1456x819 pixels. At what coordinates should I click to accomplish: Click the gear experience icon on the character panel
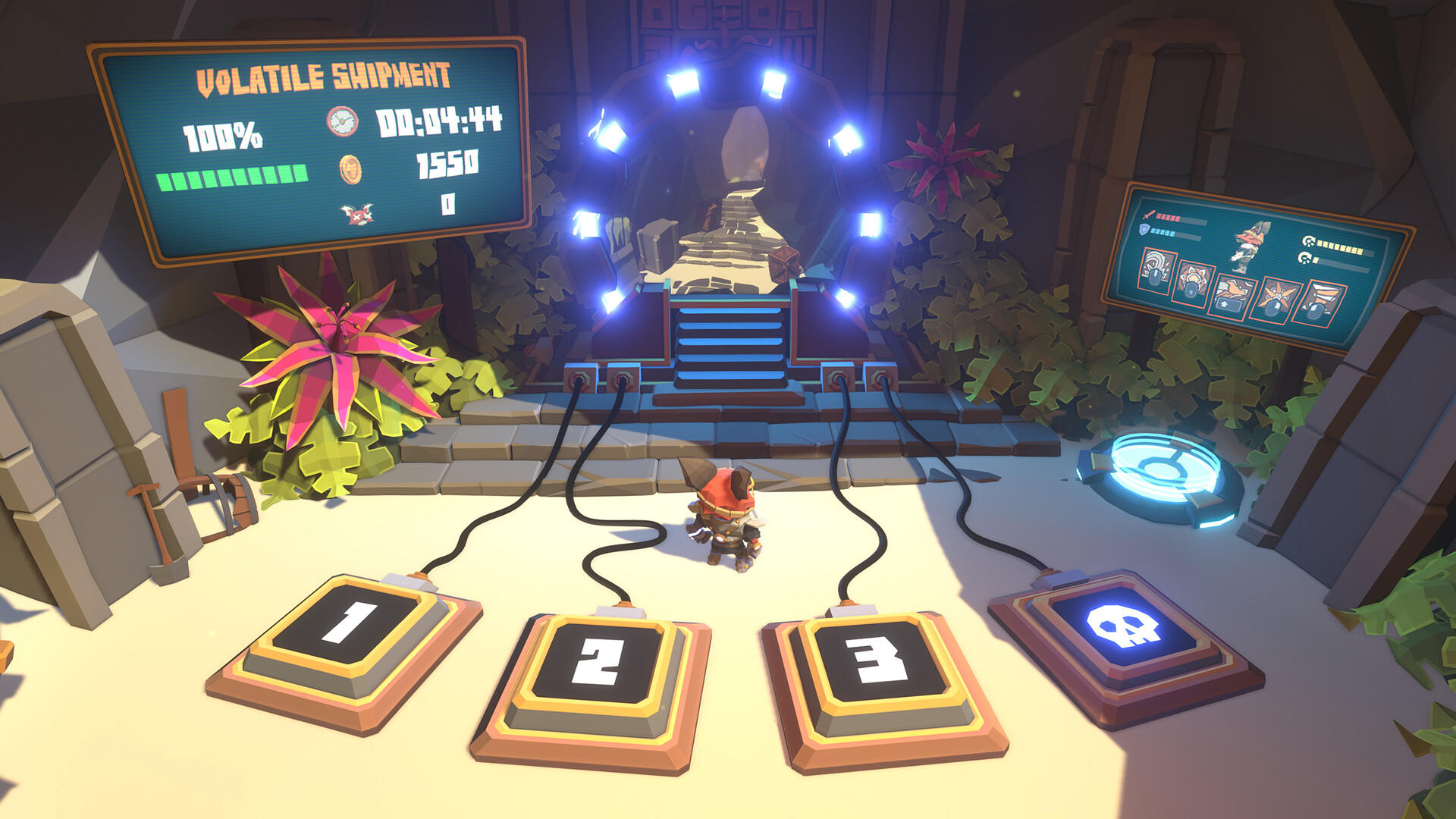coord(1309,240)
